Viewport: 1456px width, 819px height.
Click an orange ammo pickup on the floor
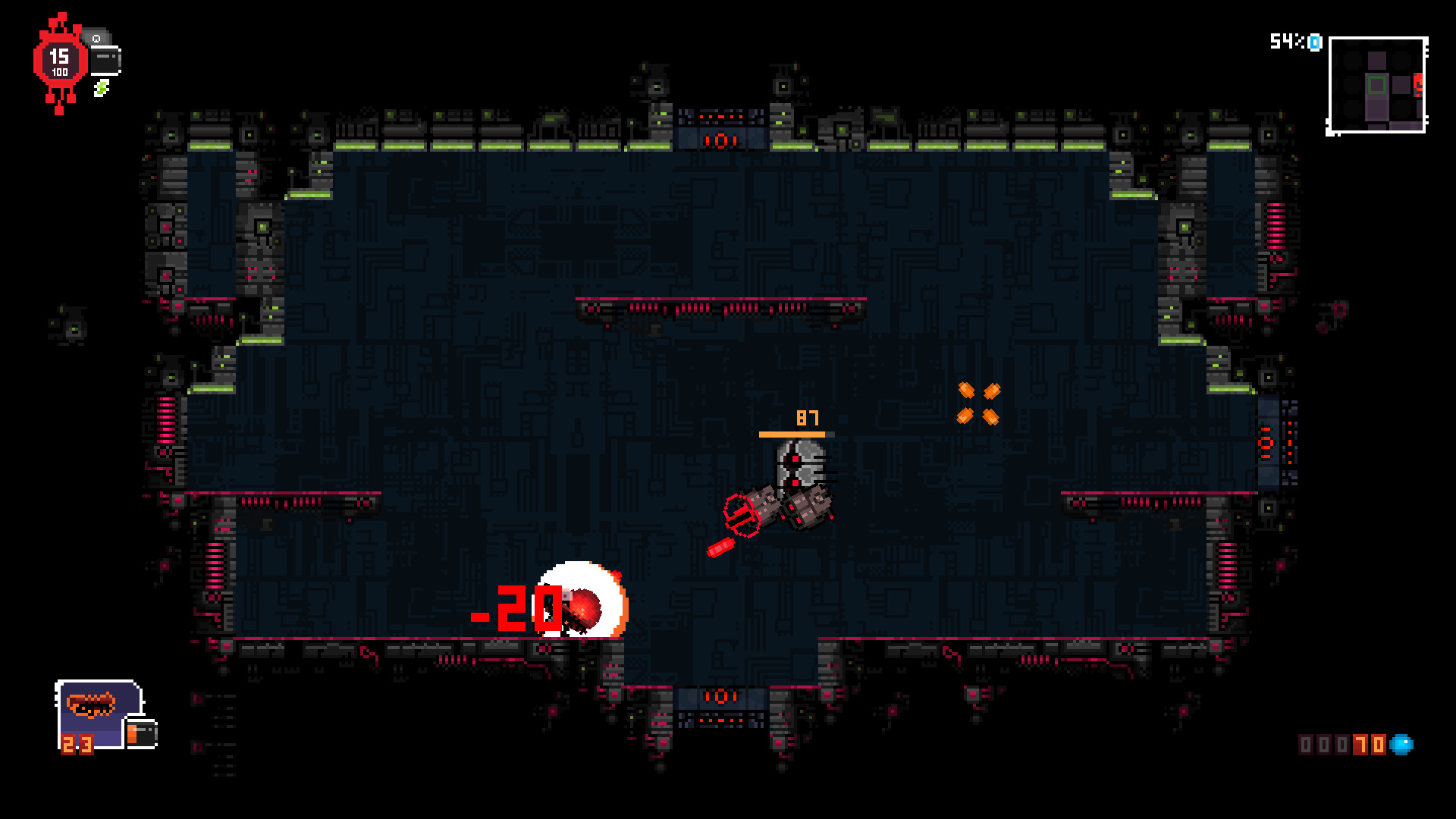[x=967, y=391]
